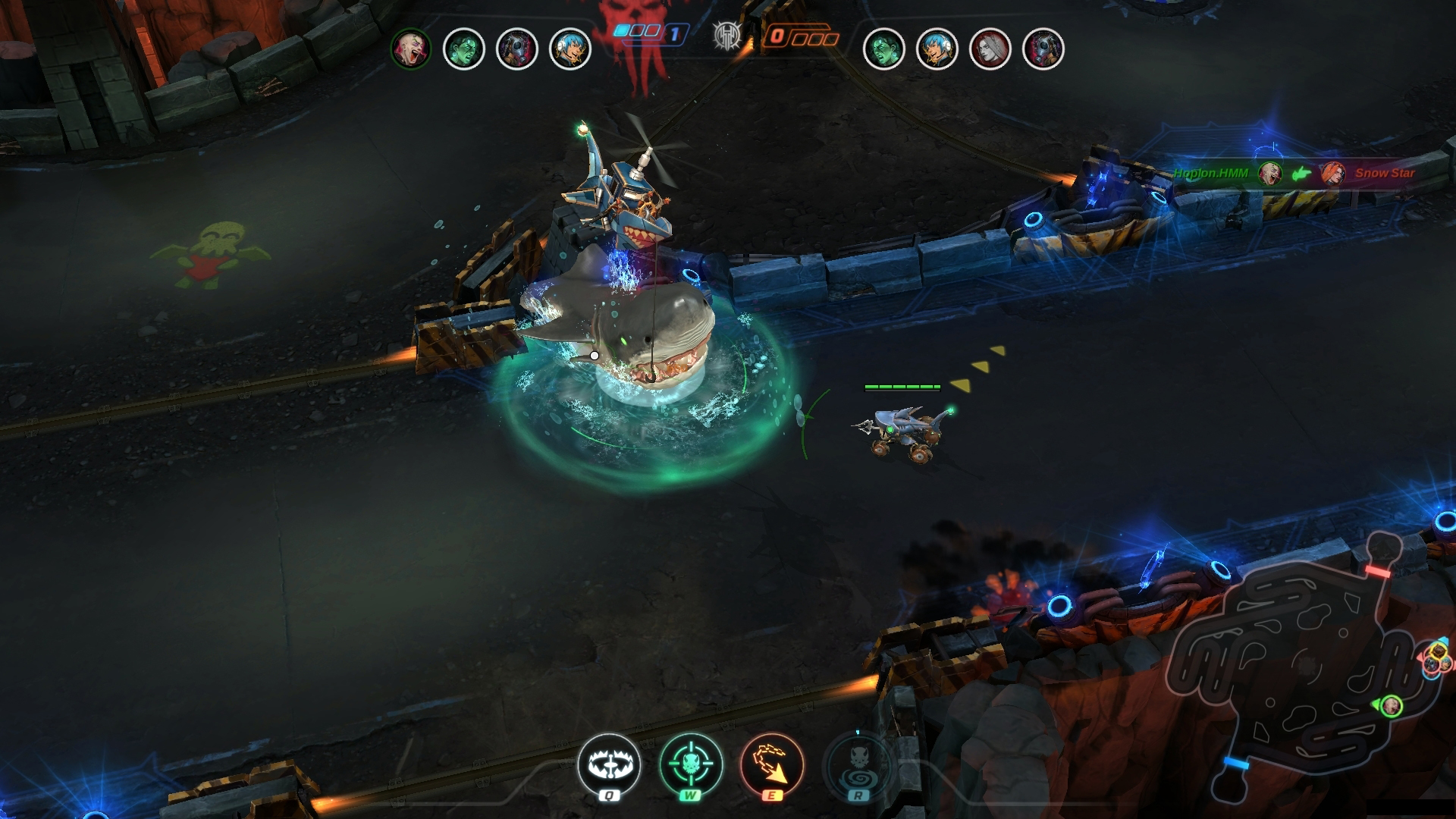Open the Hoplon.HMM player name link

pos(1212,173)
